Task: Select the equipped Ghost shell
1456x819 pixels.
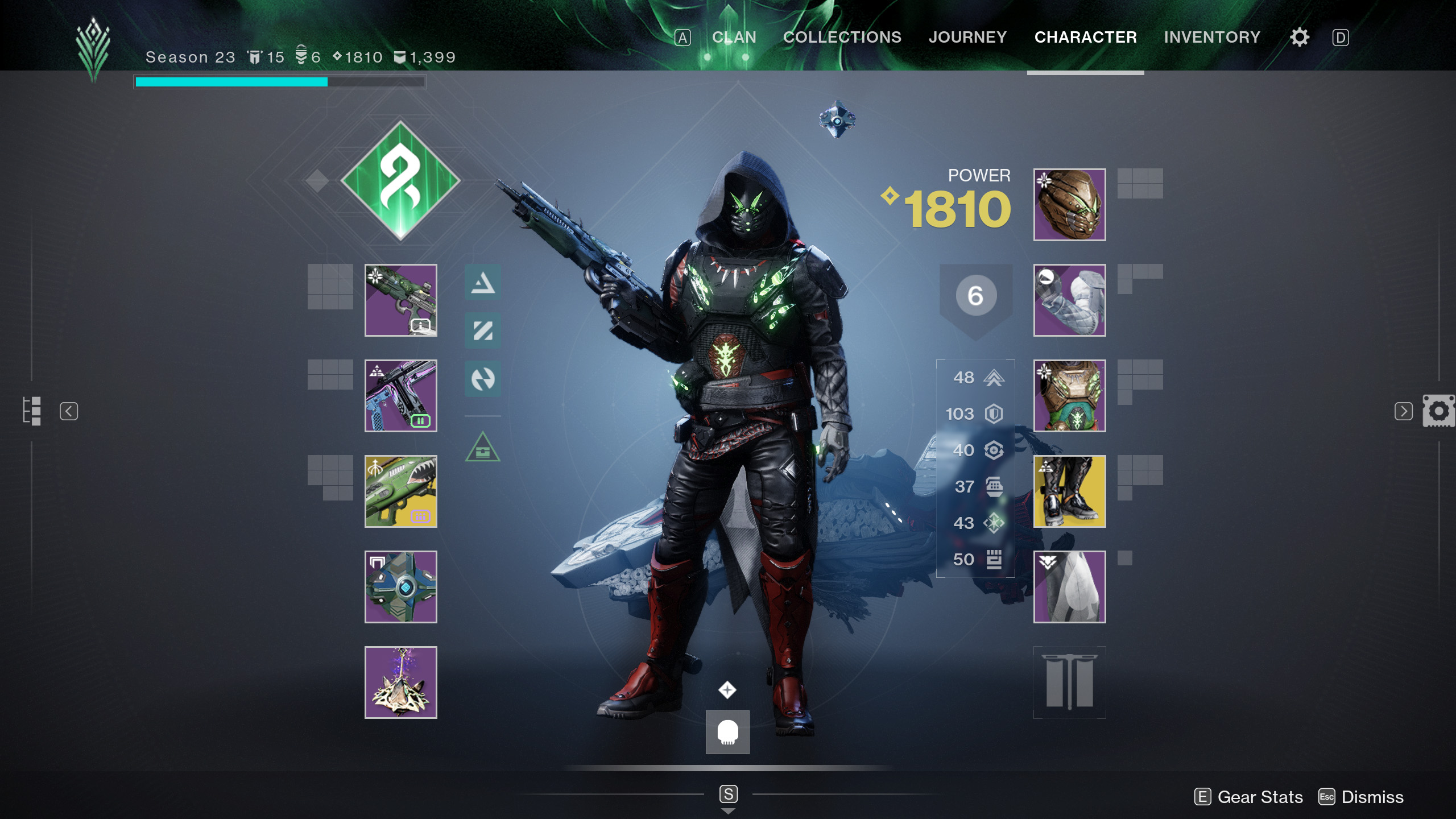Action: (x=400, y=587)
